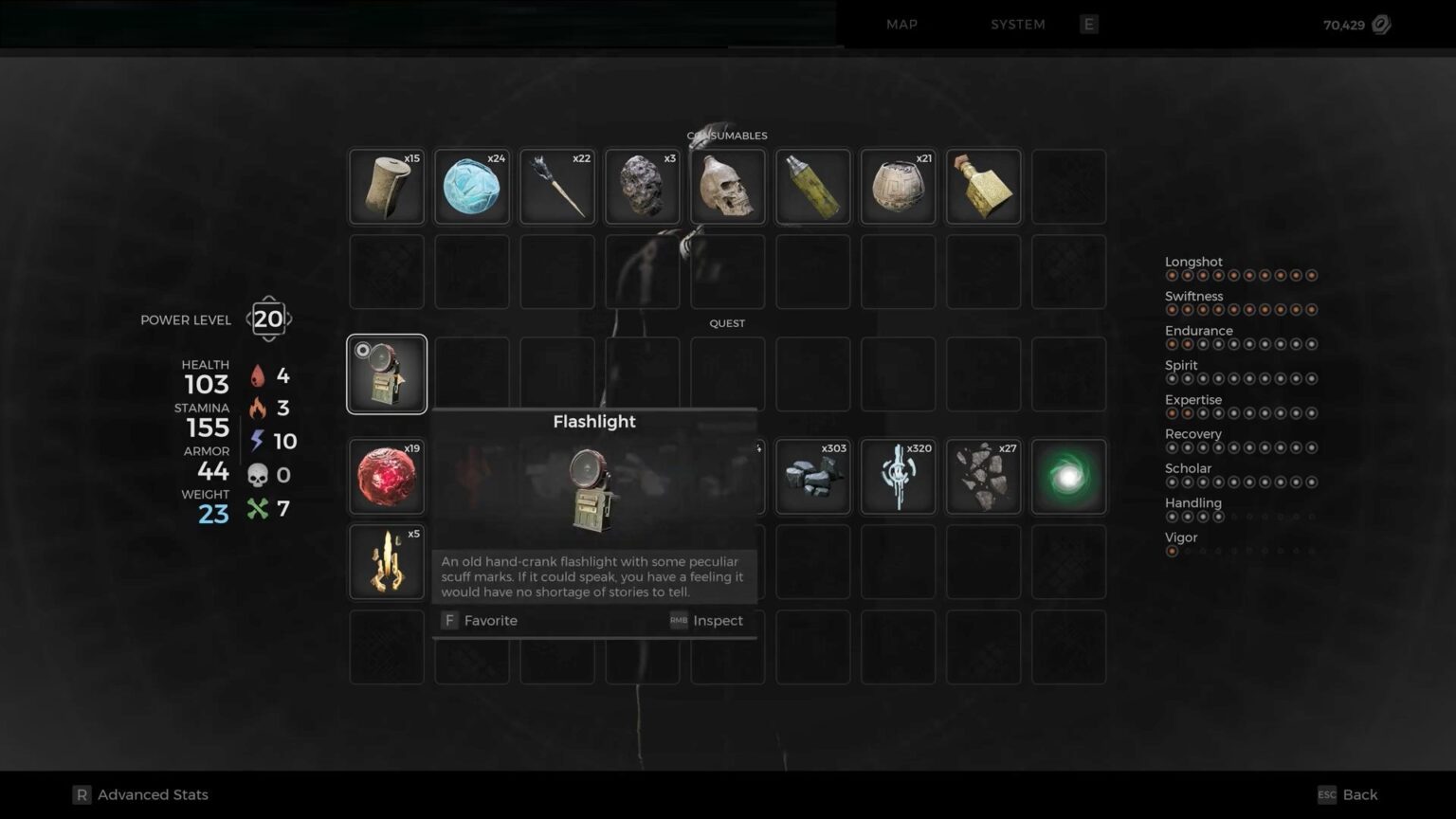
Task: Select the glowing green portal crafting item
Action: coord(1068,476)
